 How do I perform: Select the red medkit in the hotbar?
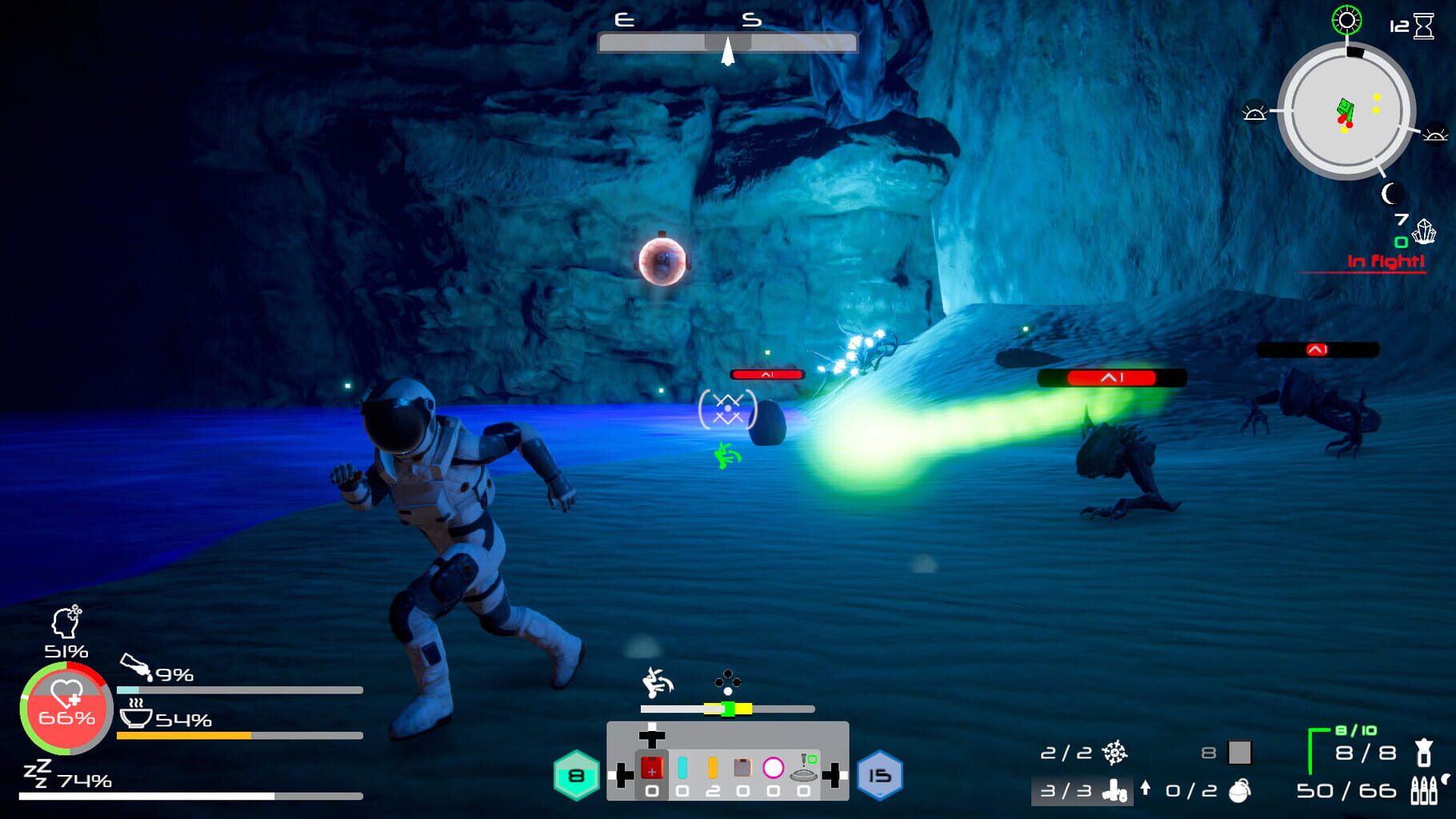tap(654, 768)
